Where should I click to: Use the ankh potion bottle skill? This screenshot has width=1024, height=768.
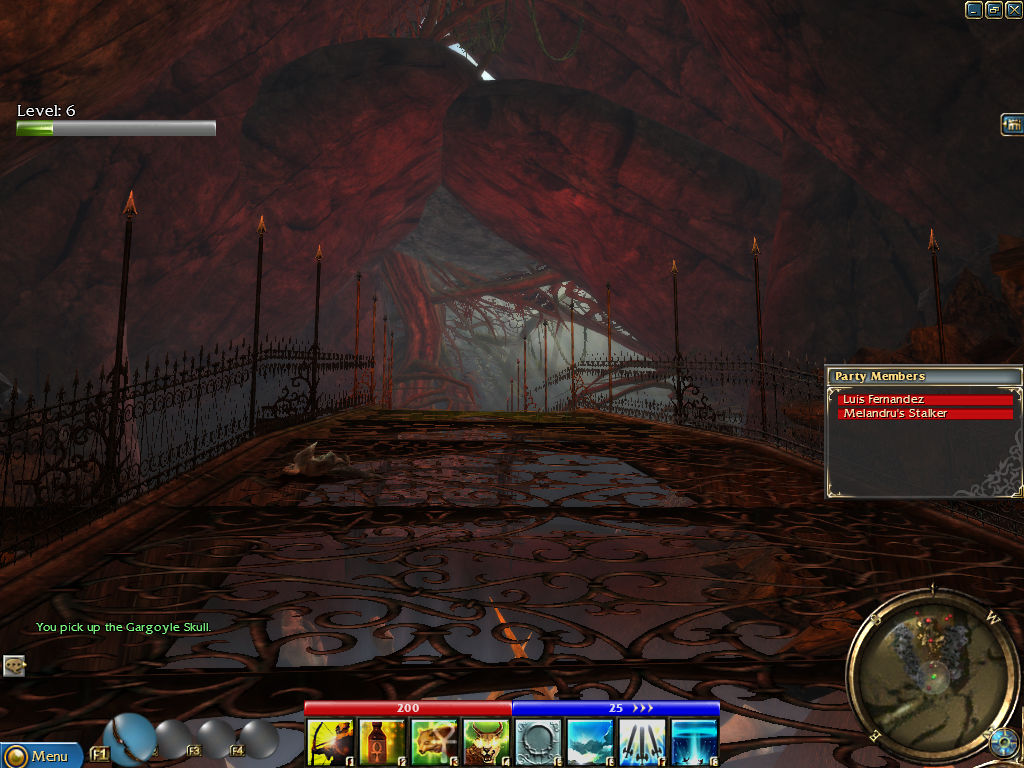click(382, 742)
